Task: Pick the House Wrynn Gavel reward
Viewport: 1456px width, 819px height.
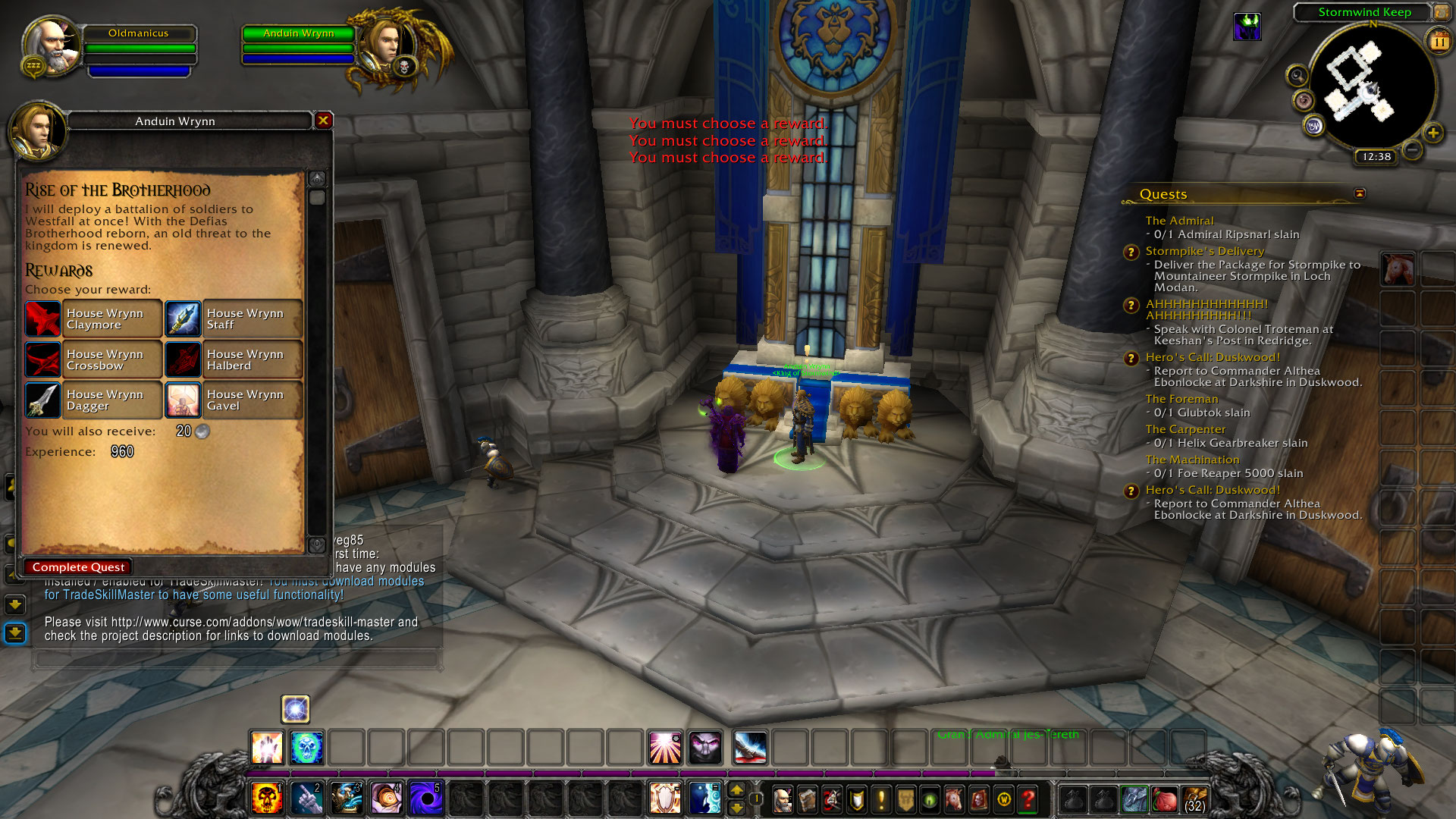Action: 234,400
